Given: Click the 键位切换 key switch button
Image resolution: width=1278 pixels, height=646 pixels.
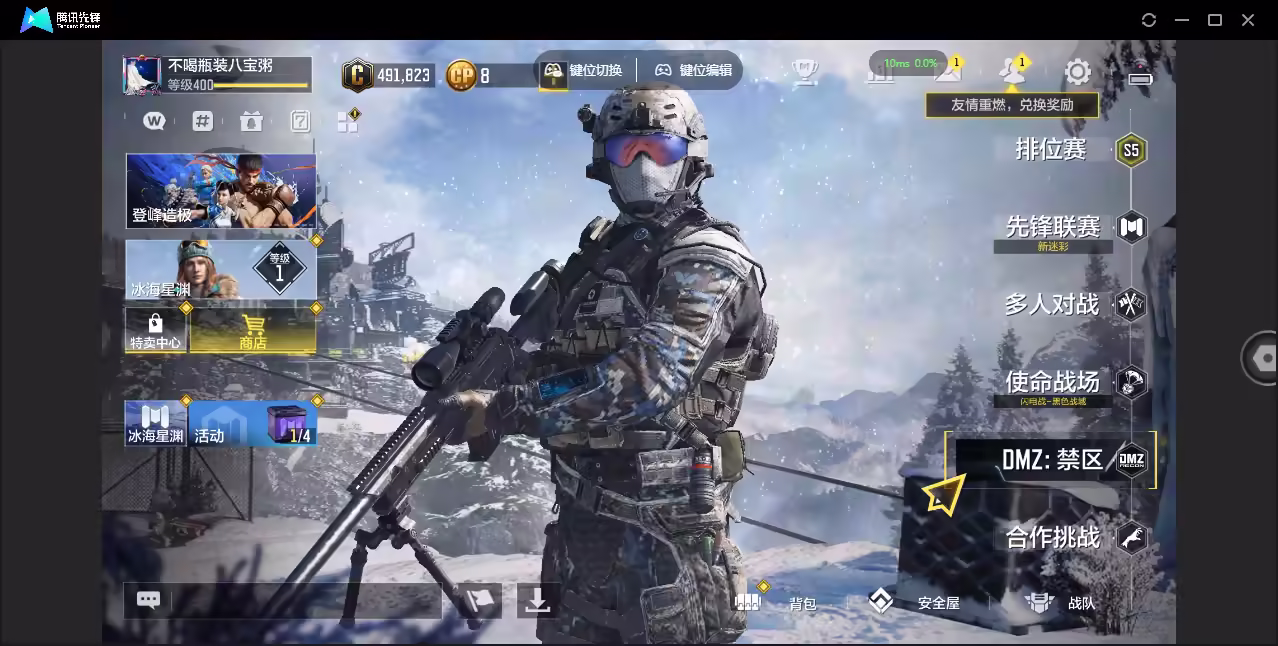Looking at the screenshot, I should pyautogui.click(x=583, y=70).
